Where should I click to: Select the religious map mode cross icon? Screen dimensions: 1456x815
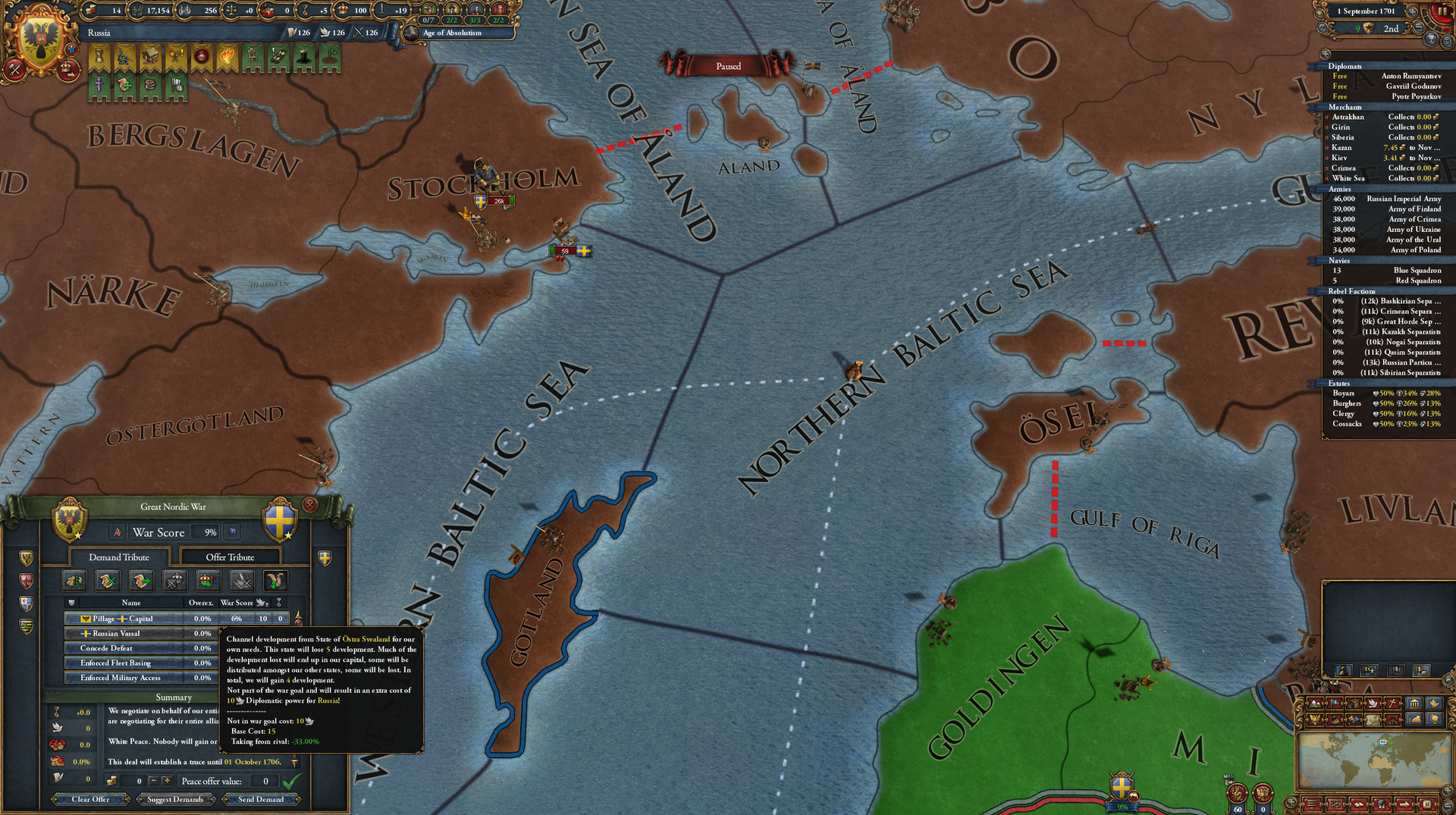[x=1392, y=703]
